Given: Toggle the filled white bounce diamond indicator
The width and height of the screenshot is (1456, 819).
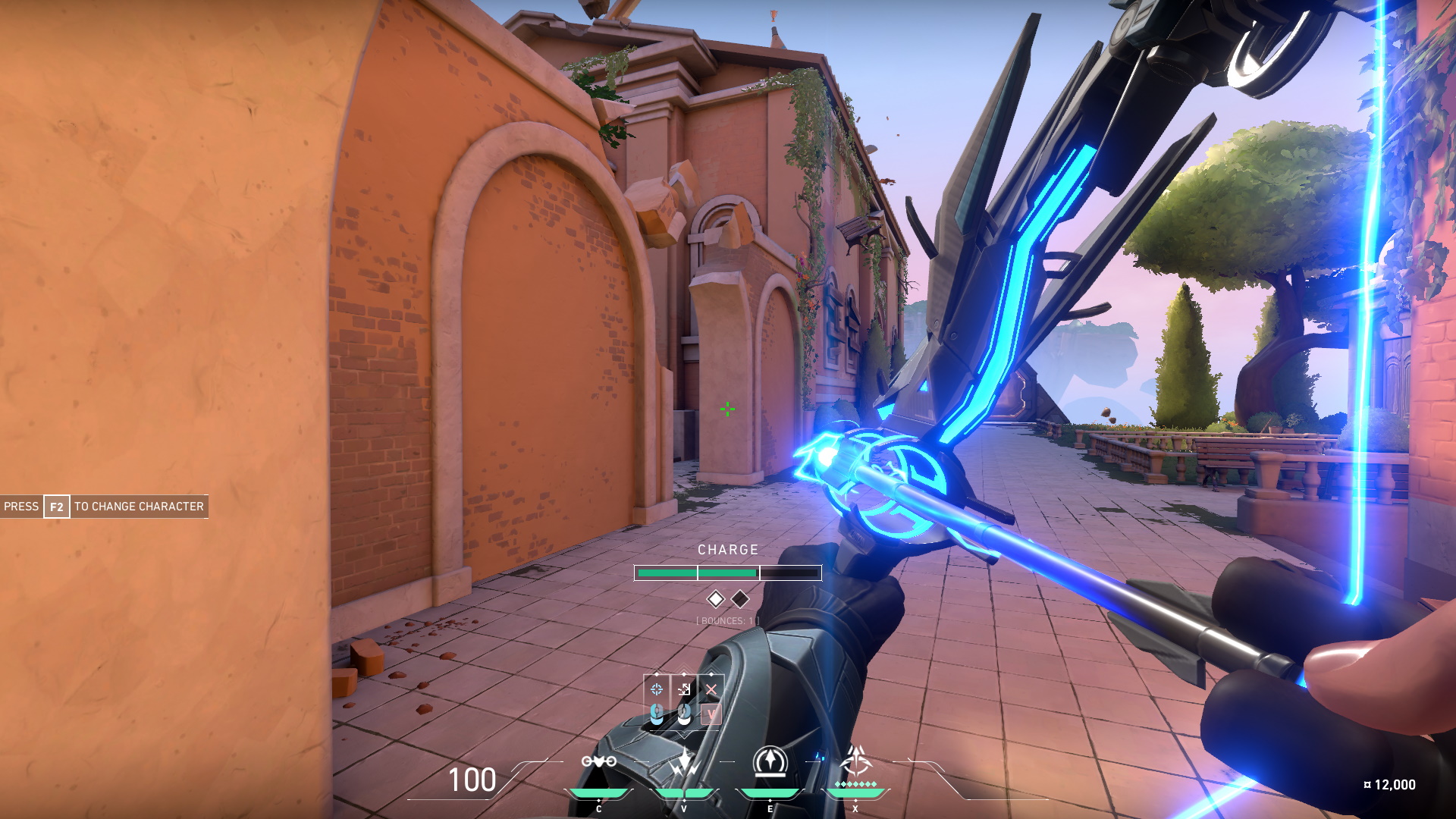Looking at the screenshot, I should (x=715, y=598).
